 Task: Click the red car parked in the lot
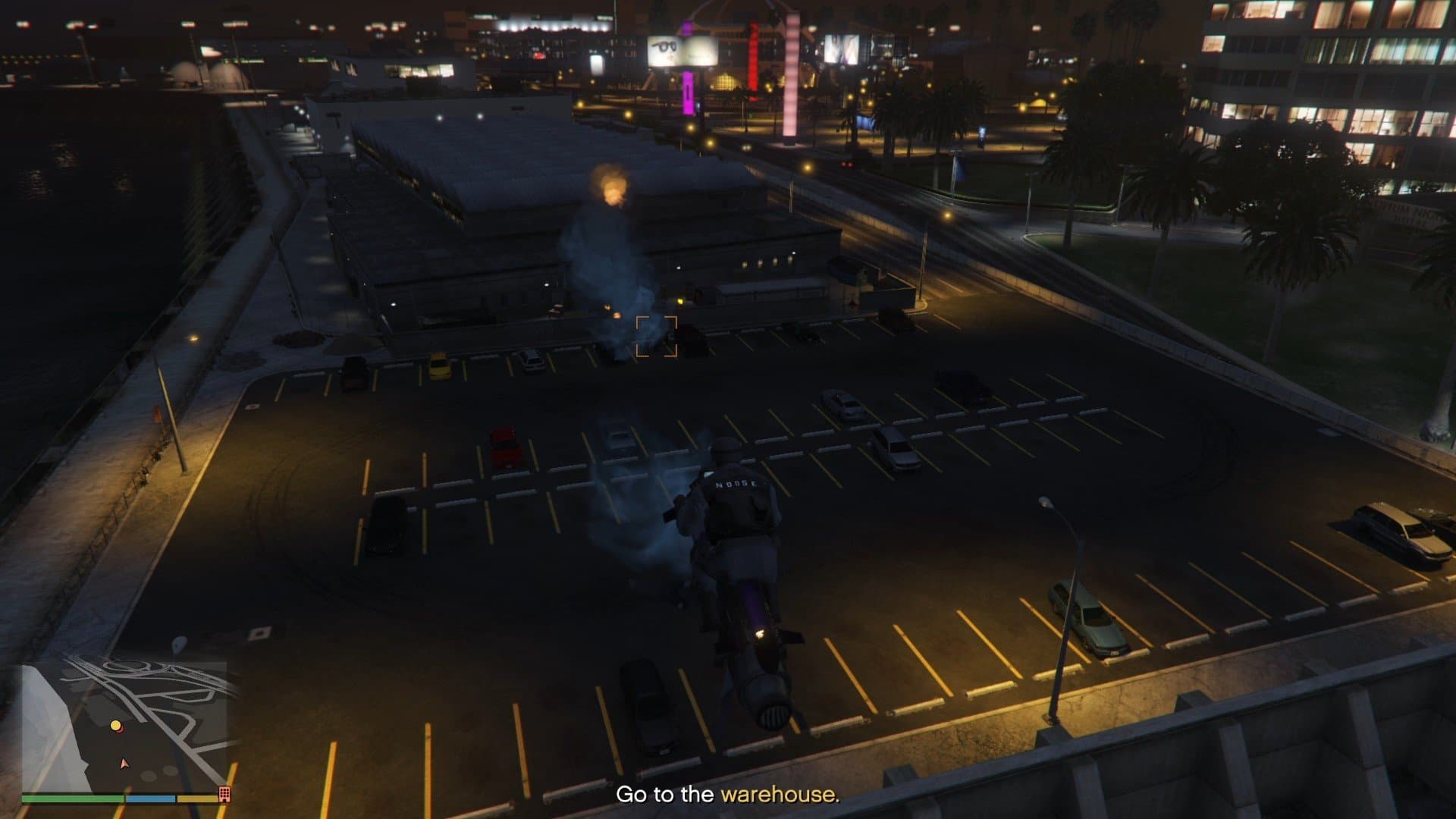[x=504, y=447]
